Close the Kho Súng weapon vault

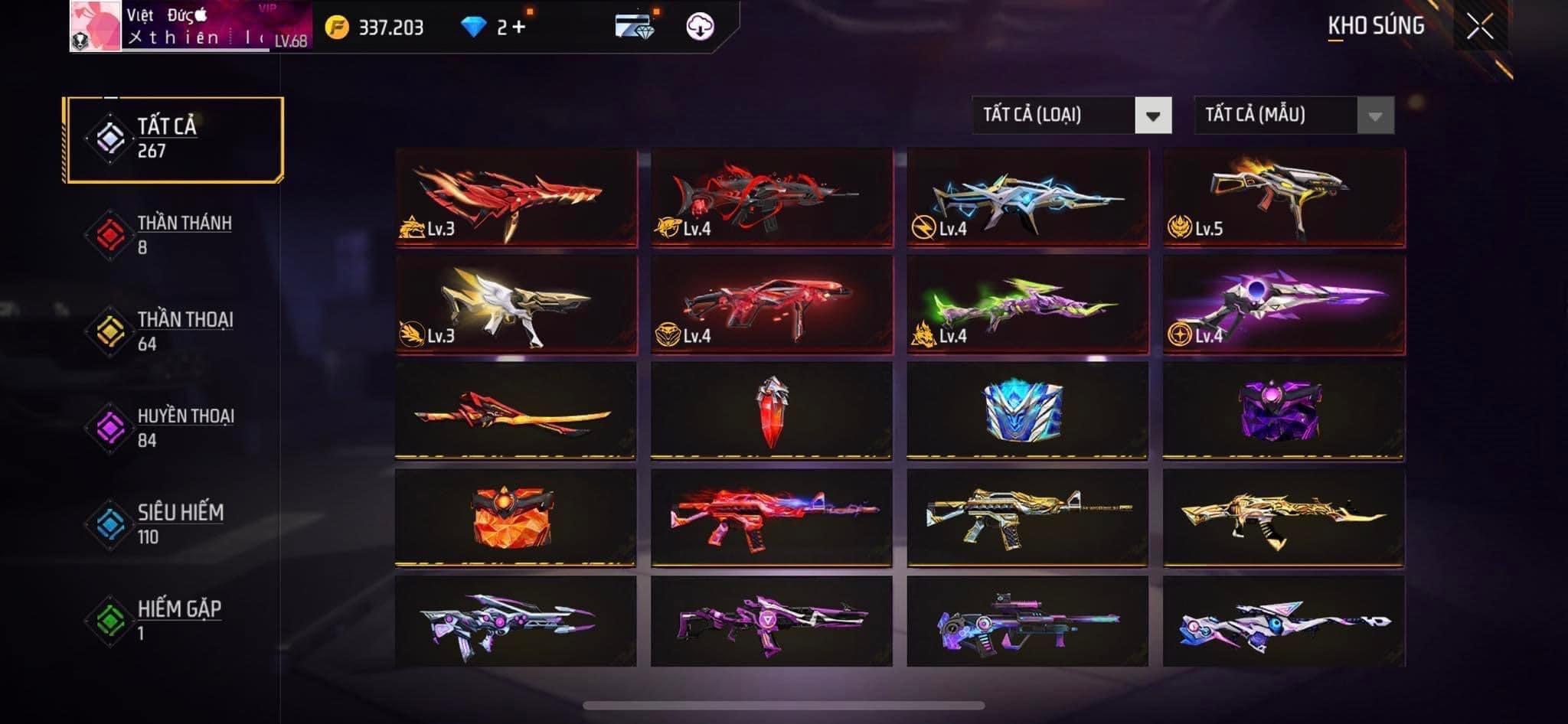[x=1479, y=27]
